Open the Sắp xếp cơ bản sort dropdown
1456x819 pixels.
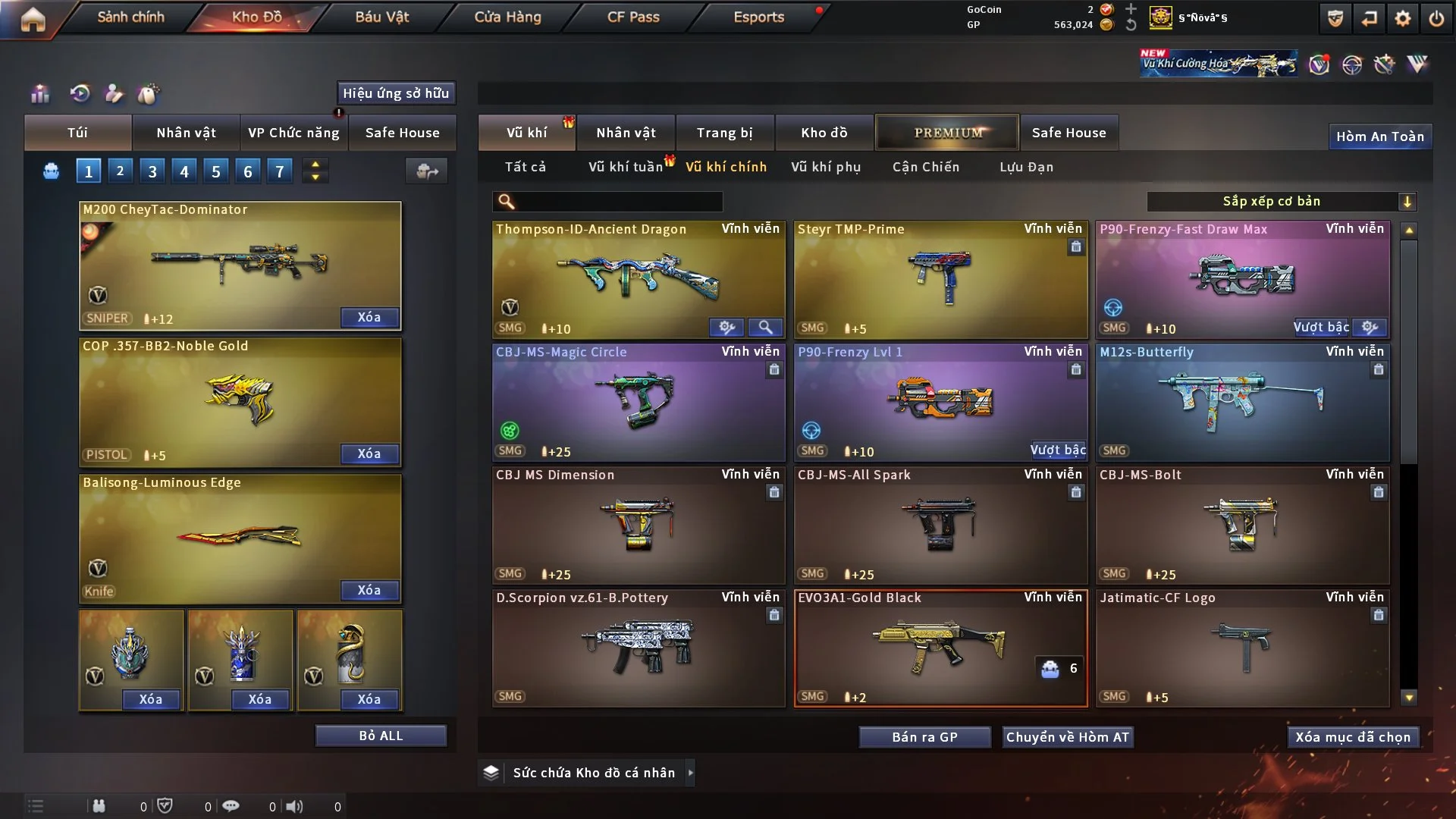[1281, 201]
